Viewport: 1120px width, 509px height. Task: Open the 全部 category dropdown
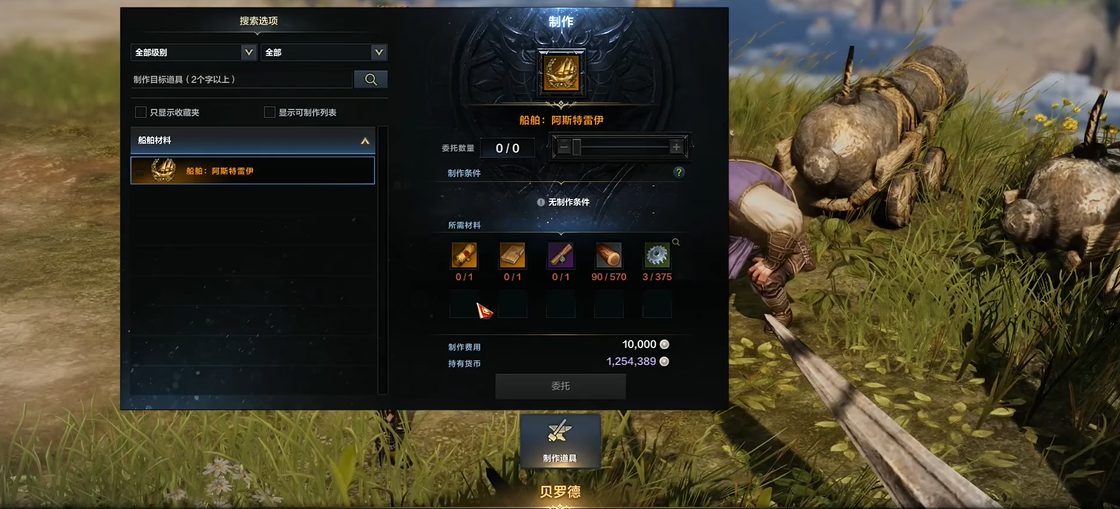(324, 52)
